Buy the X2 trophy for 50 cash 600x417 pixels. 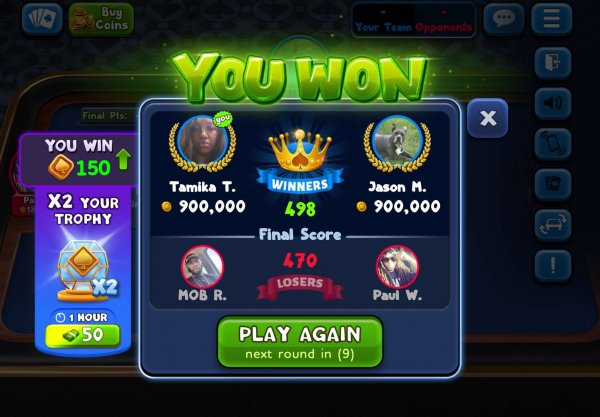tap(82, 334)
